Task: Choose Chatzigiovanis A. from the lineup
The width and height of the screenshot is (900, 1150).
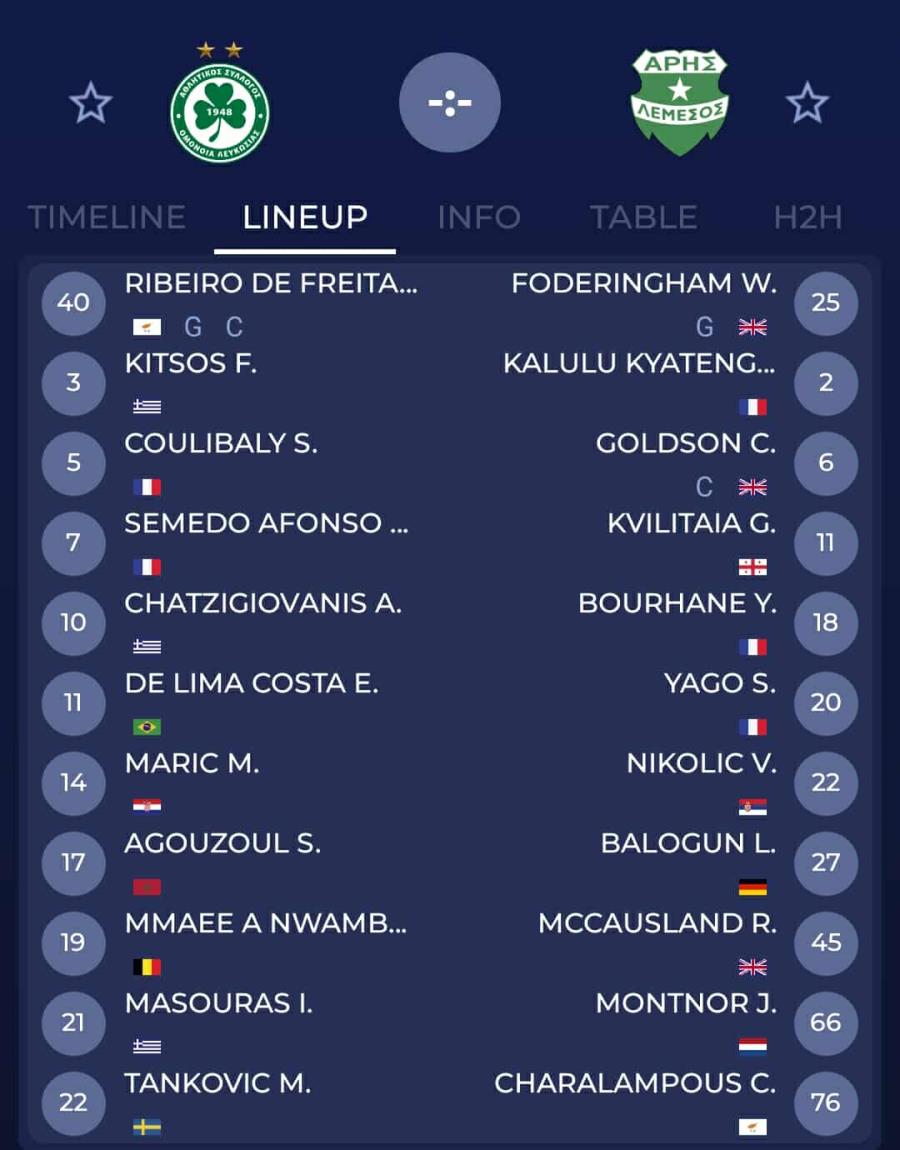Action: [263, 604]
